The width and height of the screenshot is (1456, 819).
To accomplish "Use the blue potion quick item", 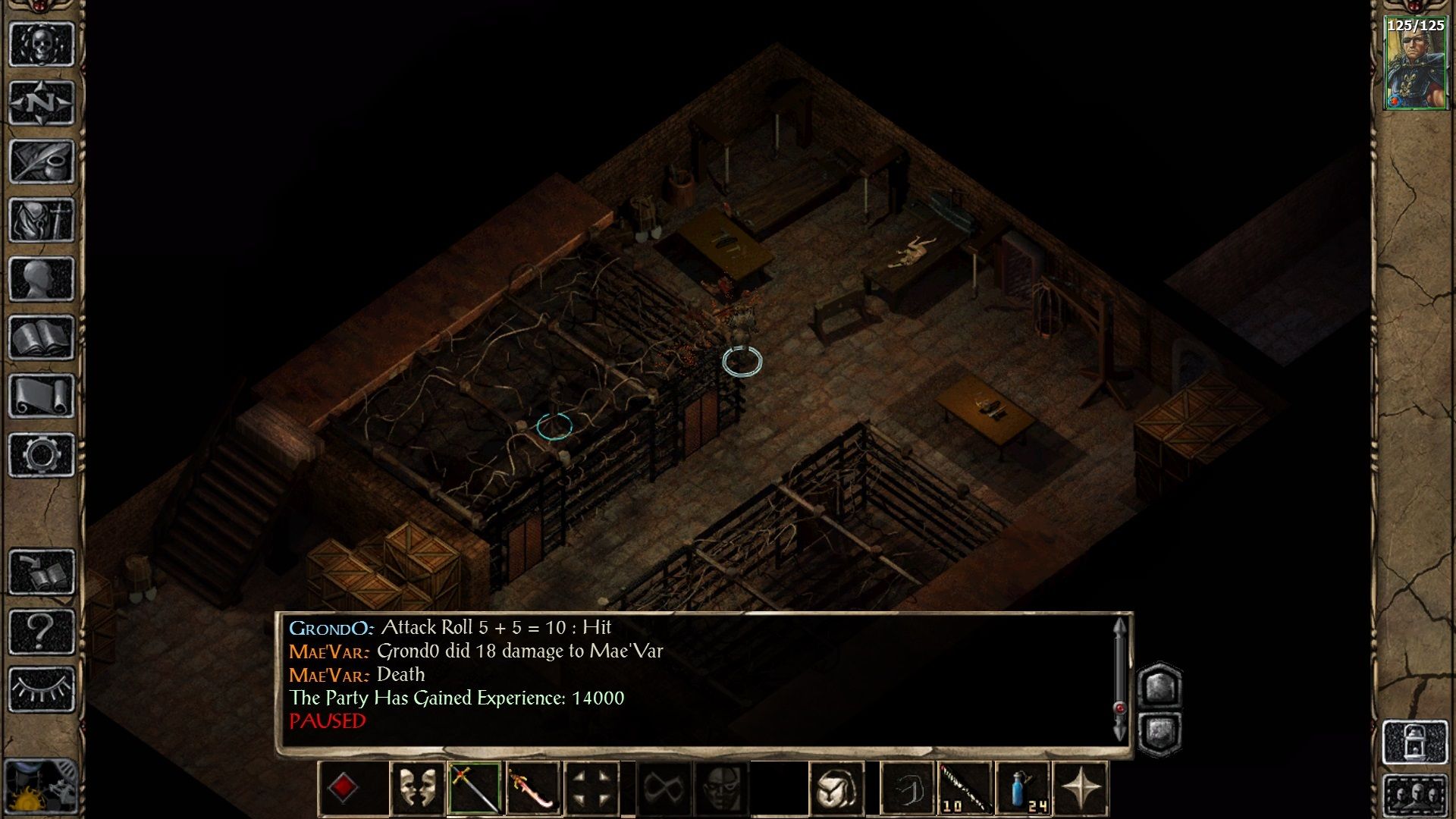I will (x=1023, y=788).
